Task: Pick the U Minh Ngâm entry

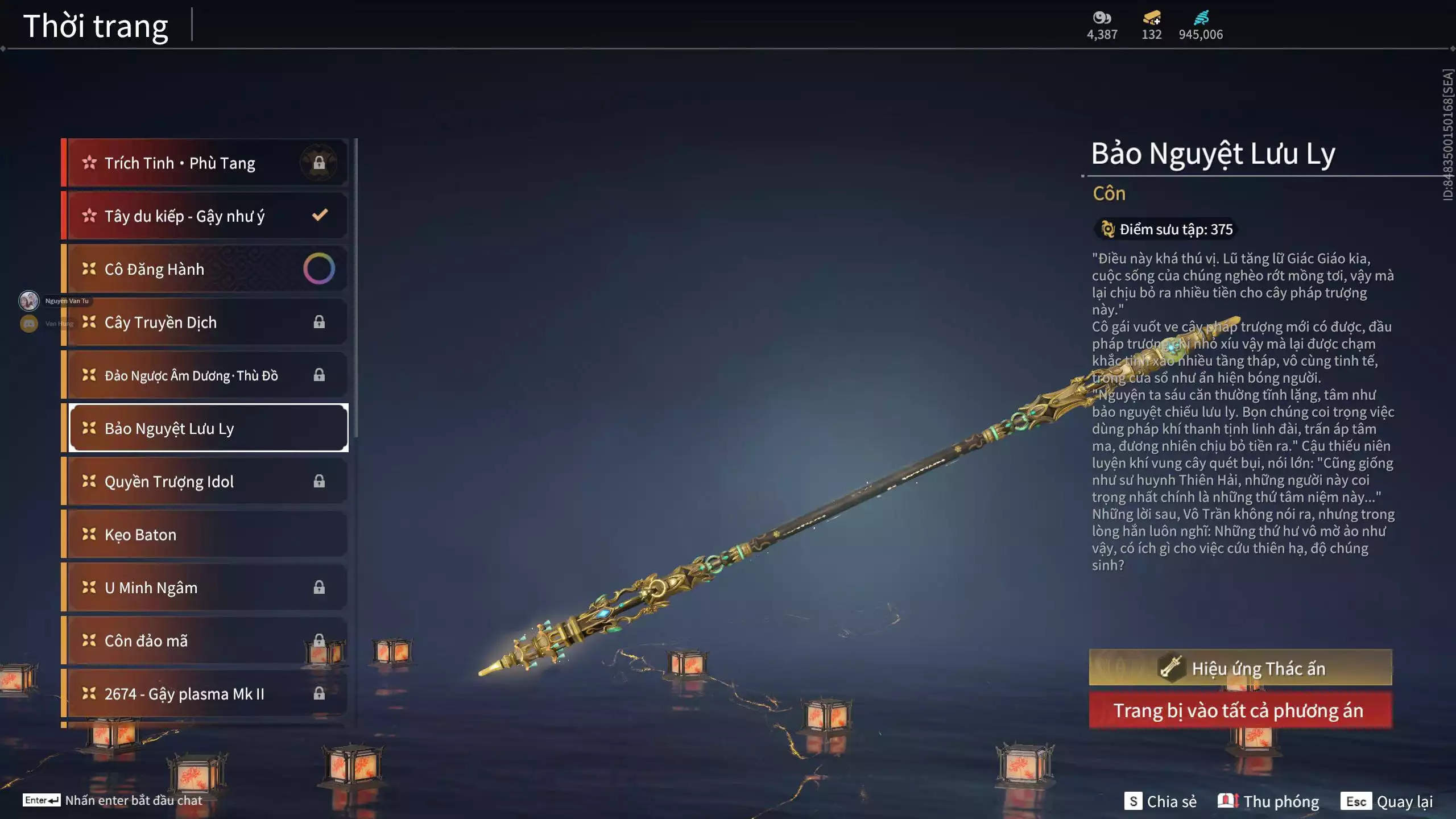Action: pyautogui.click(x=205, y=588)
